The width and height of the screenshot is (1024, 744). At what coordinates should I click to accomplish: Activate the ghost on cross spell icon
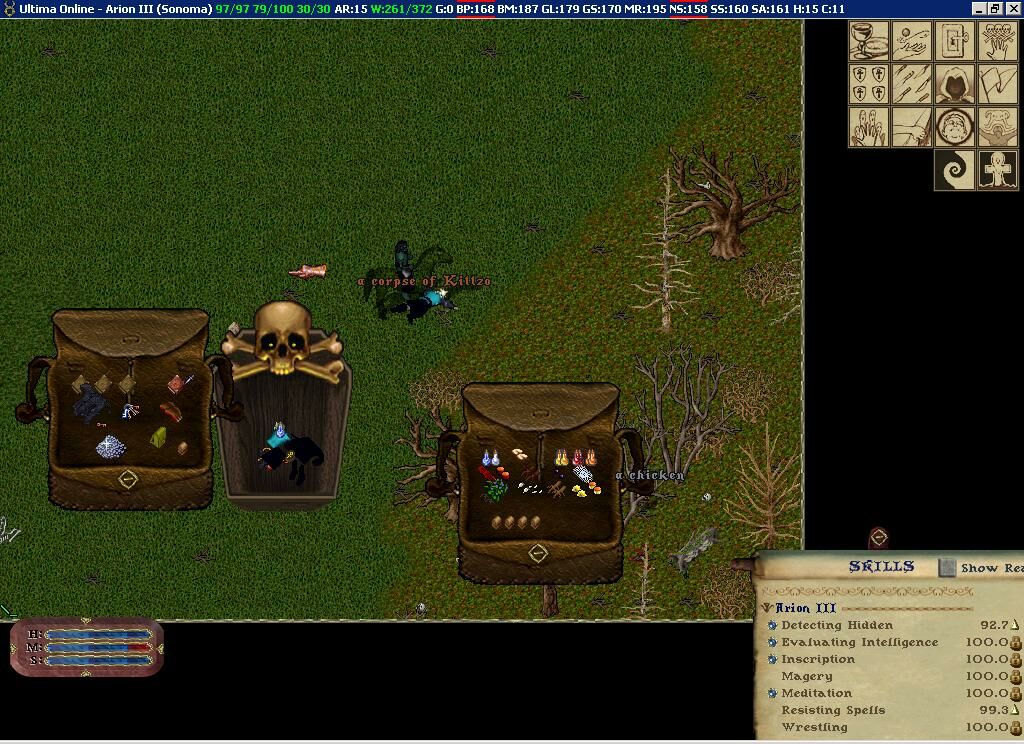[998, 170]
